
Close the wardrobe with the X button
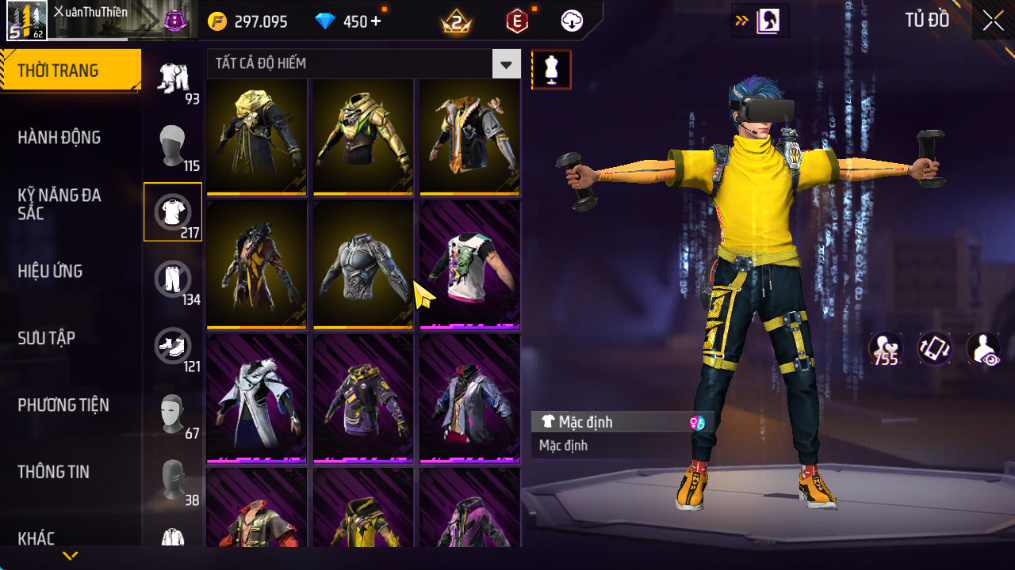pos(992,21)
